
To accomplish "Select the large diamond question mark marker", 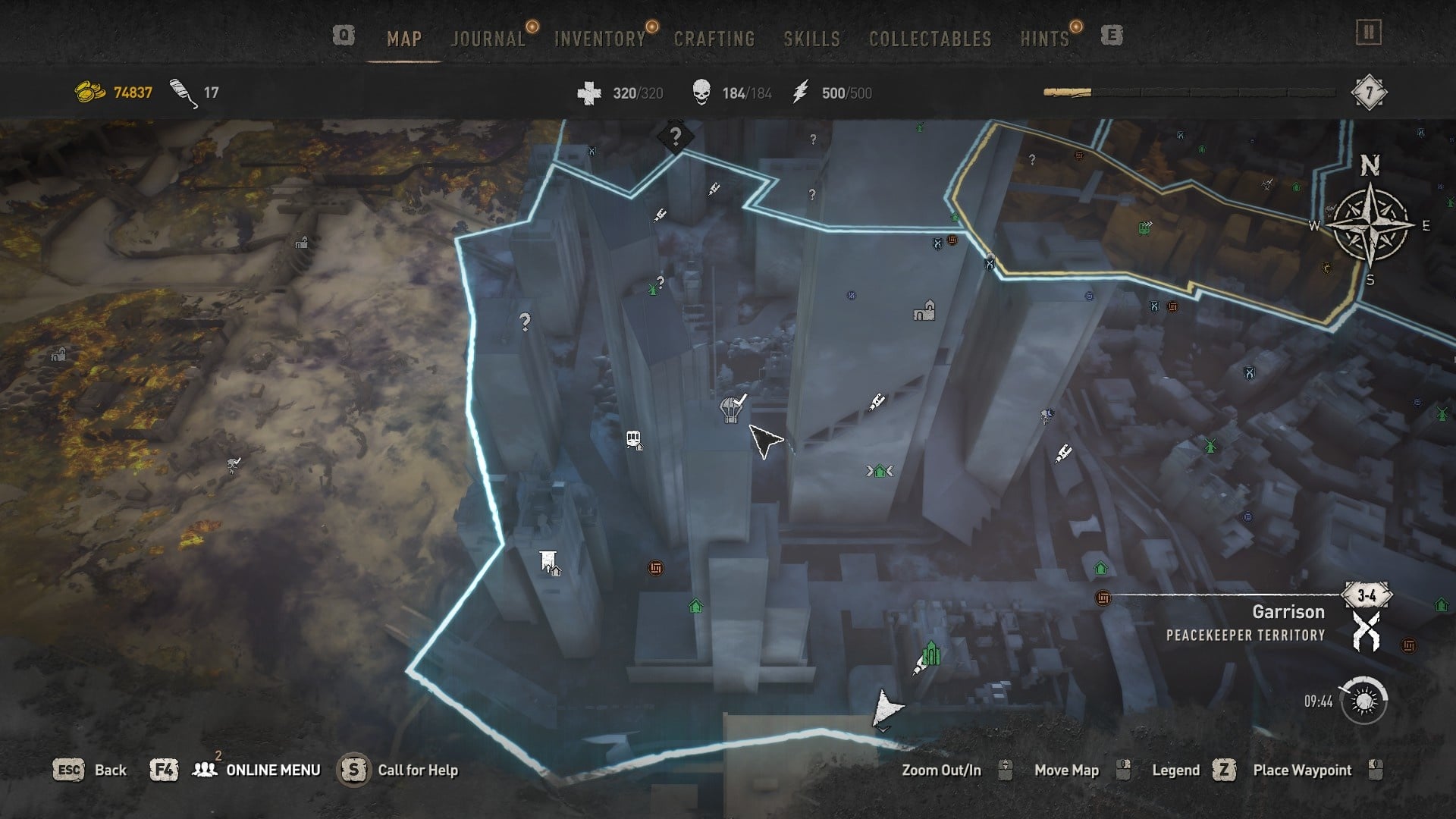I will [675, 137].
